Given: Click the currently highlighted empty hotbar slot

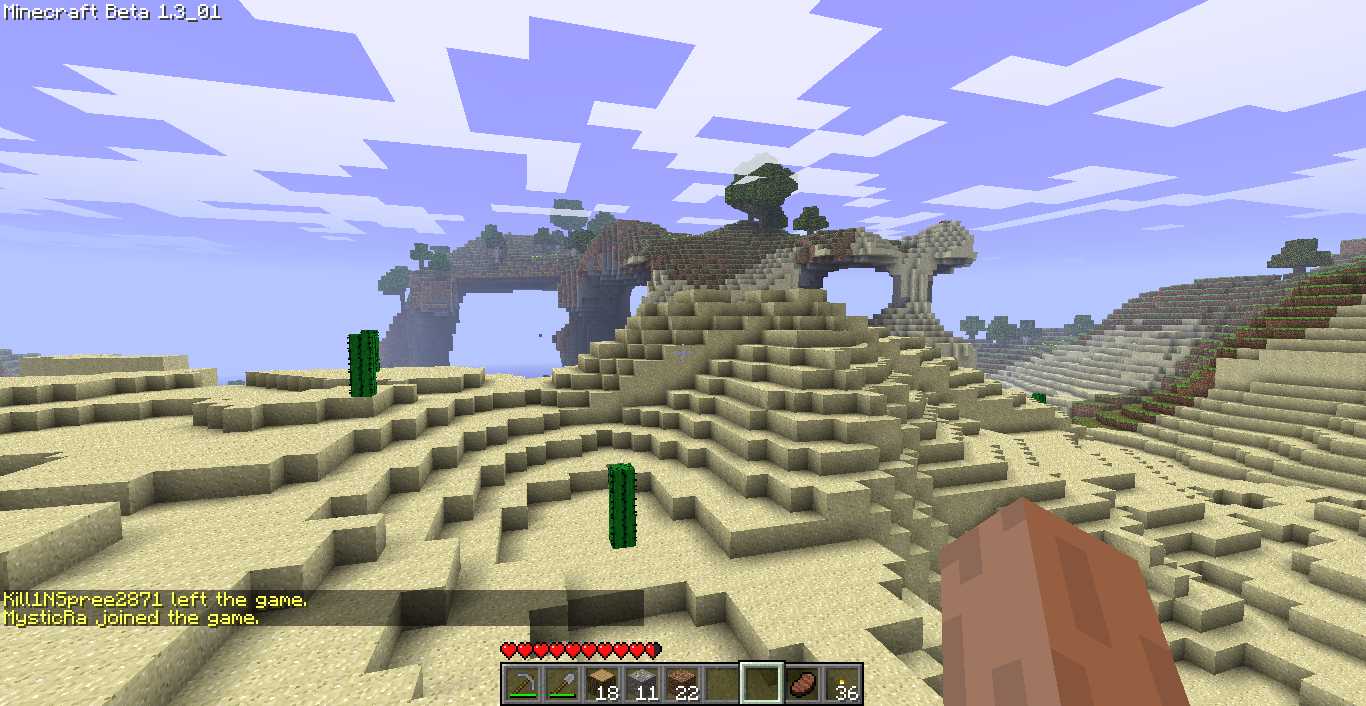Looking at the screenshot, I should click(x=761, y=684).
